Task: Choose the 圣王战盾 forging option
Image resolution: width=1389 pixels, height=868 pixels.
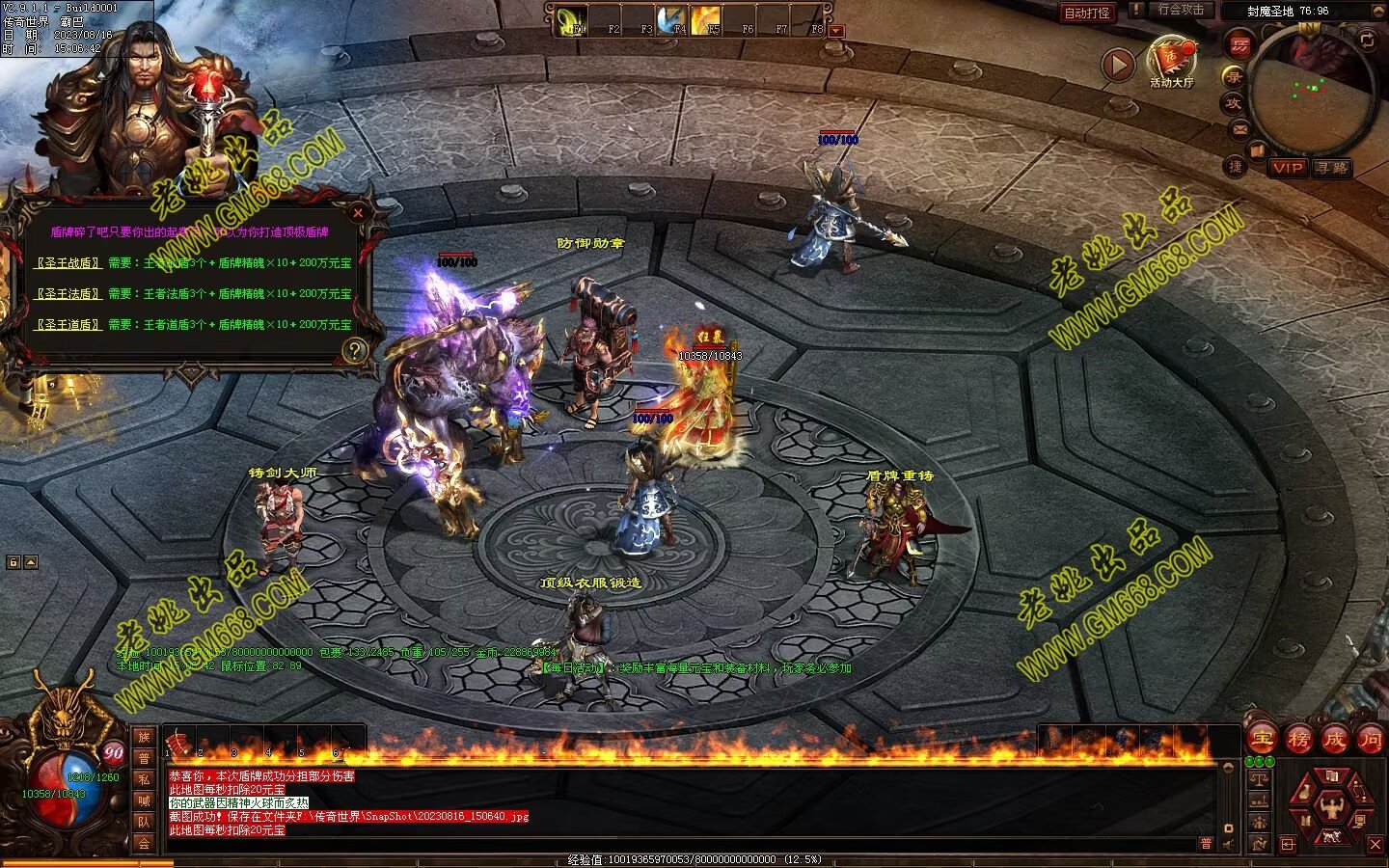Action: 68,262
